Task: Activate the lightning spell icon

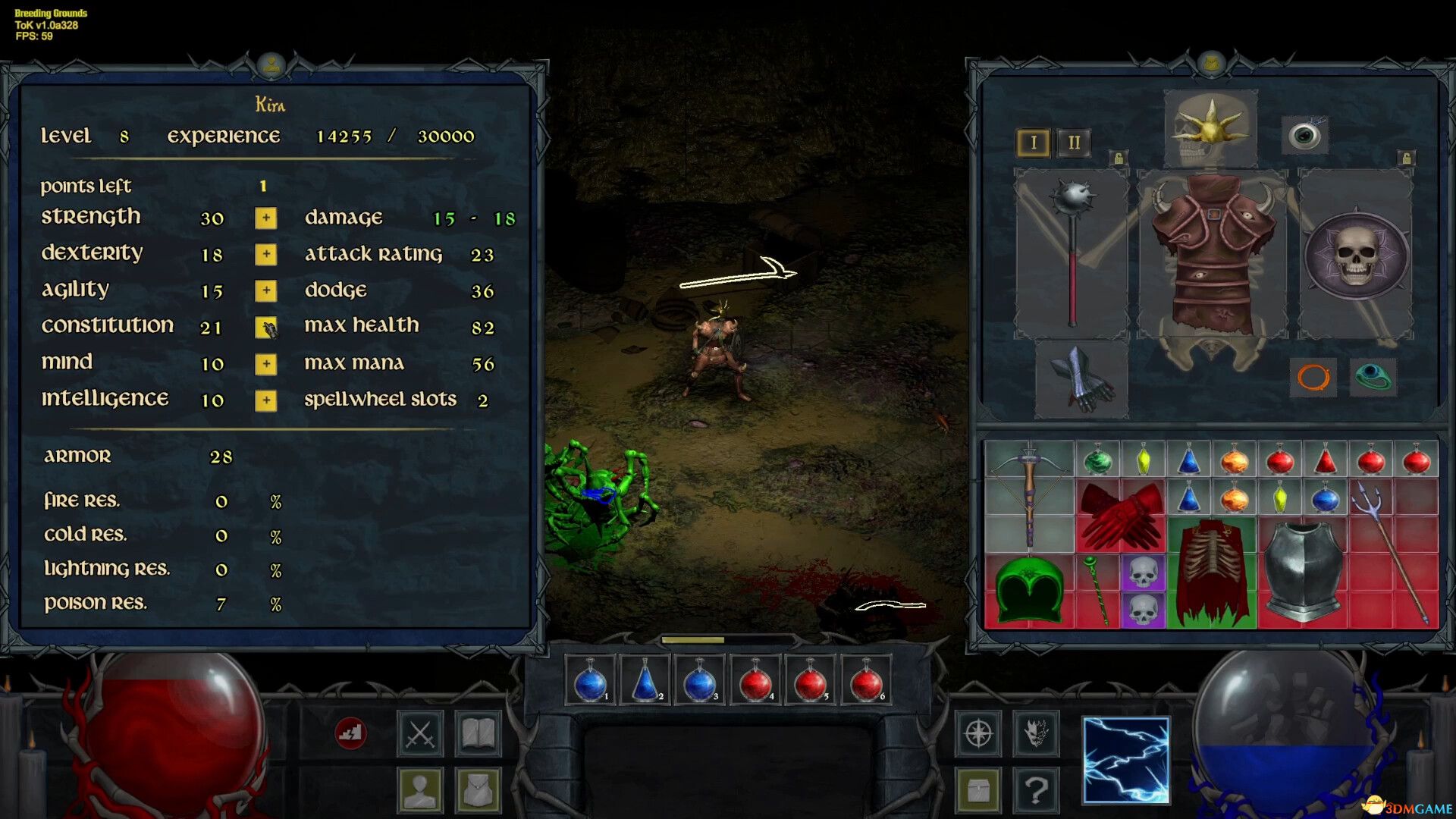Action: pos(1126,760)
